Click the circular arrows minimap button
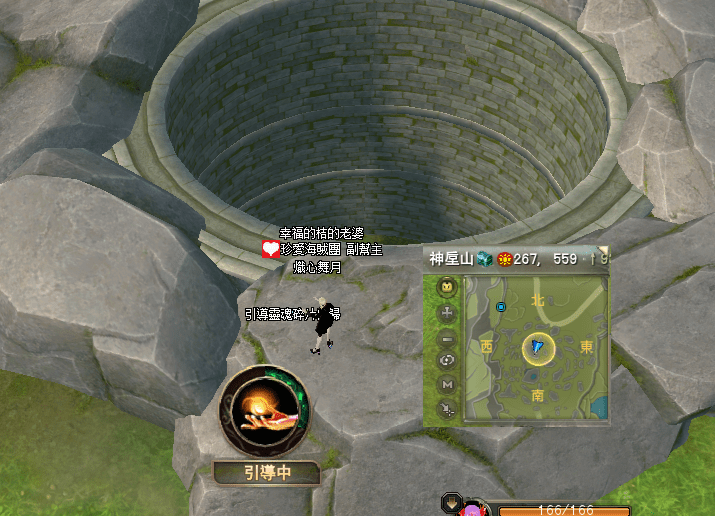Image resolution: width=715 pixels, height=516 pixels. tap(446, 360)
